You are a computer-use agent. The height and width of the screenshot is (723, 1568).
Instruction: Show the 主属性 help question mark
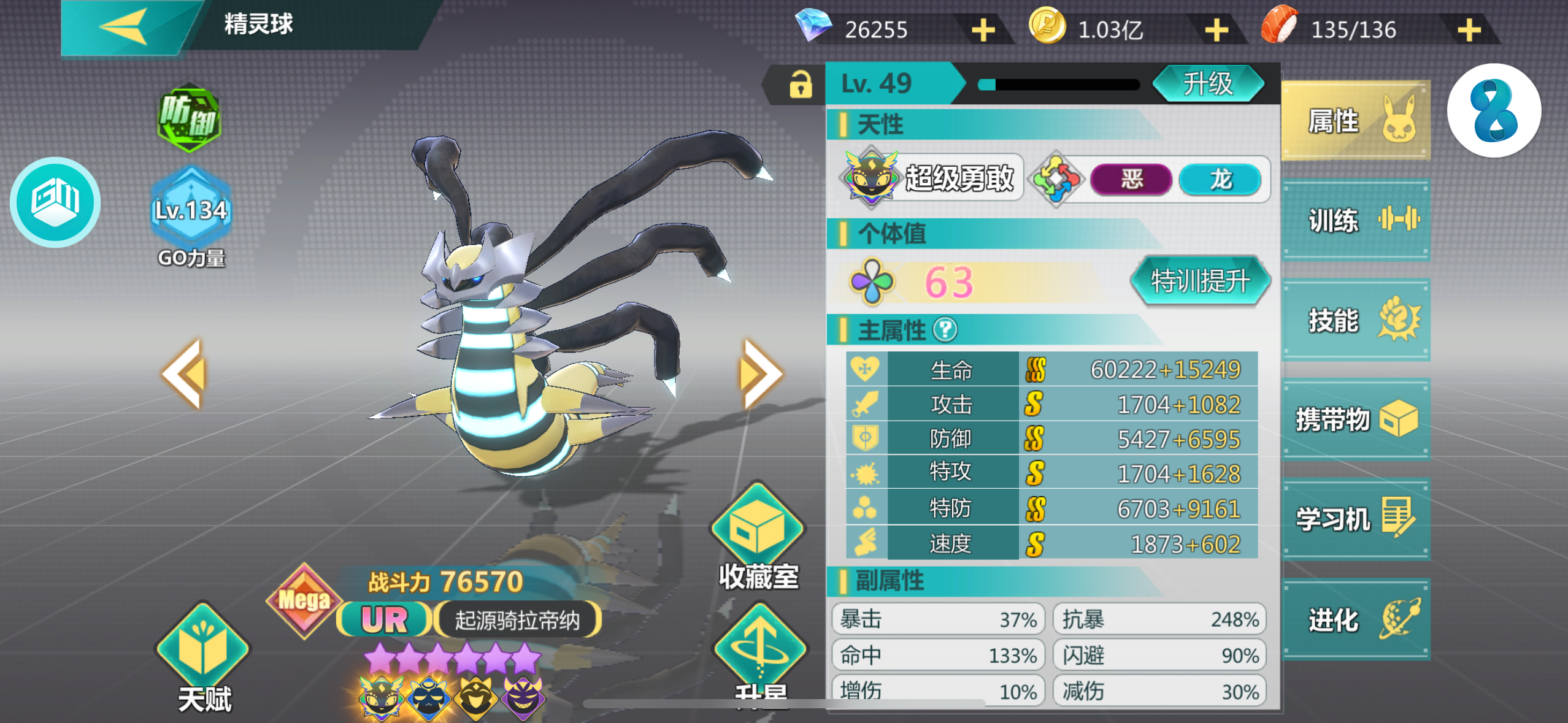point(945,330)
